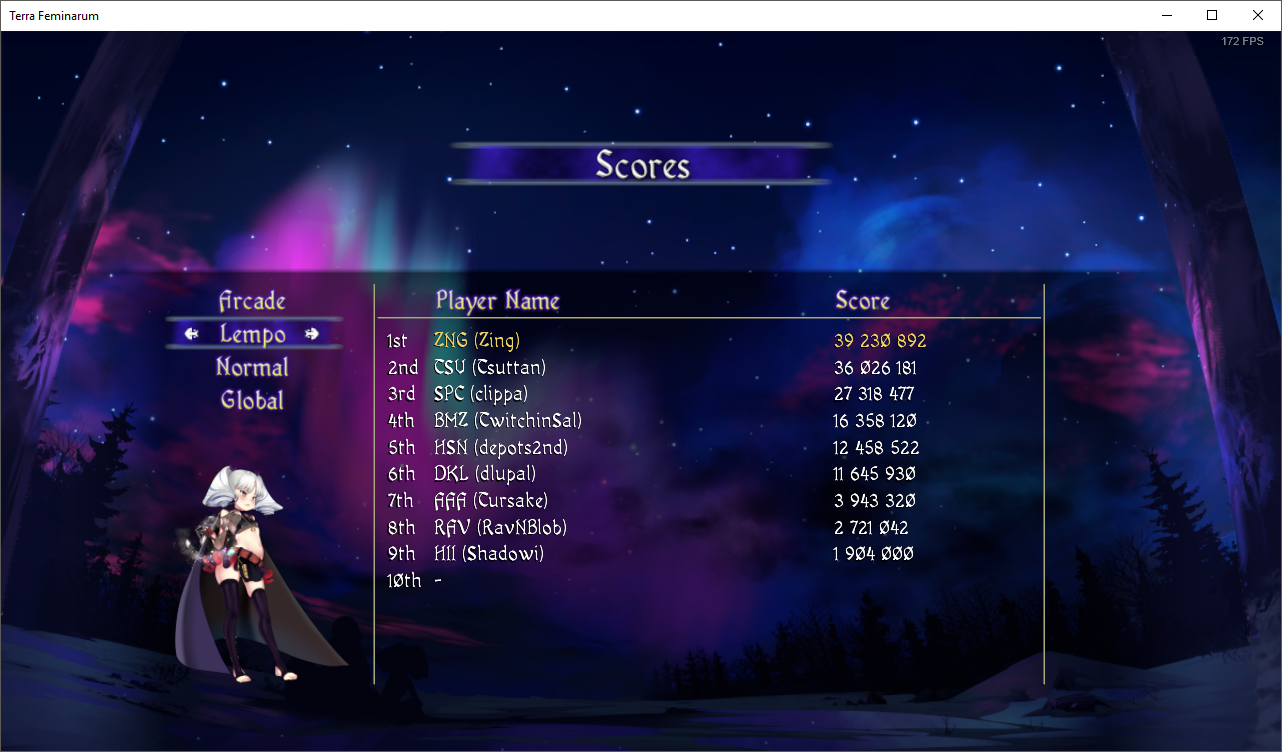Minimize the Terra Feminarum window
The height and width of the screenshot is (752, 1282).
click(x=1166, y=15)
